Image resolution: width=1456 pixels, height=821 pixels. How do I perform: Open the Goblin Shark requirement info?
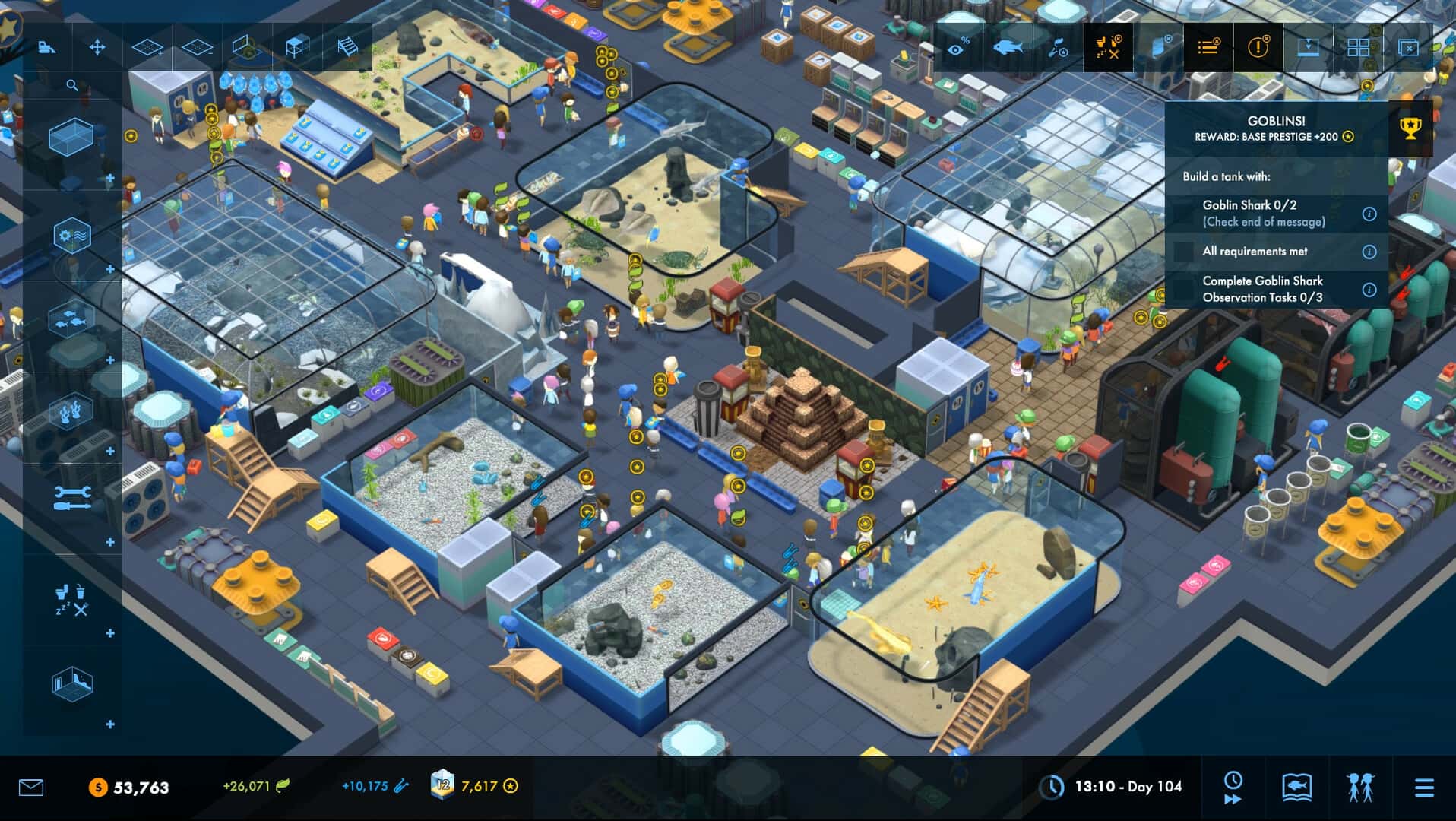[1369, 215]
